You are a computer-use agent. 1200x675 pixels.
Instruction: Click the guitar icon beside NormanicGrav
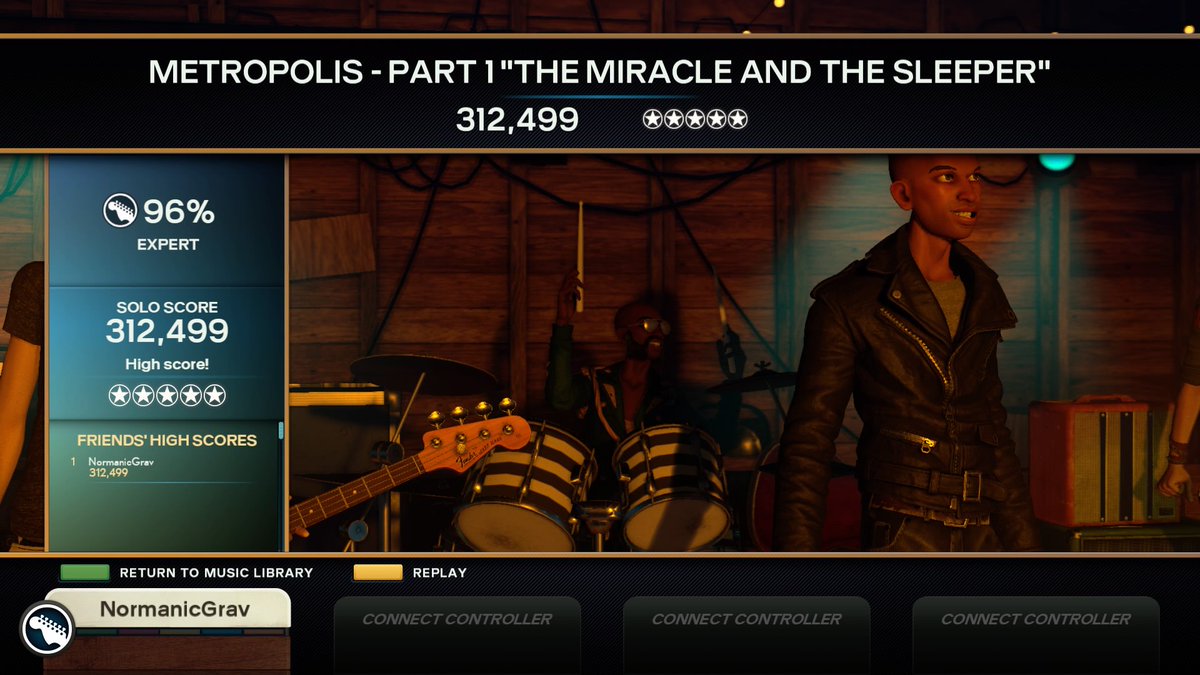pyautogui.click(x=46, y=628)
